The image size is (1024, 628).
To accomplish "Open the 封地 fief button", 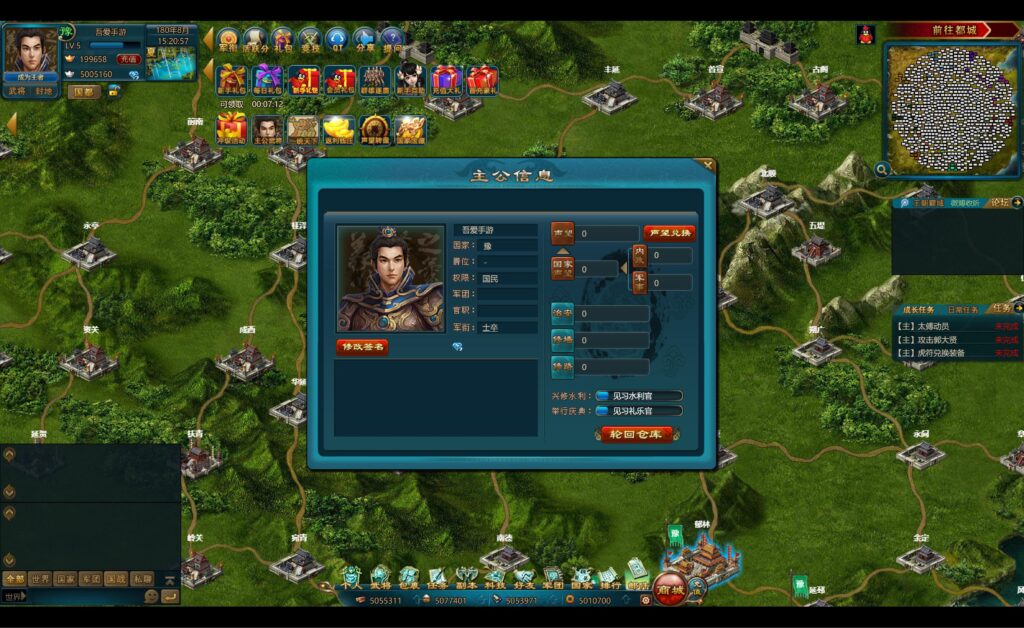I will [45, 91].
